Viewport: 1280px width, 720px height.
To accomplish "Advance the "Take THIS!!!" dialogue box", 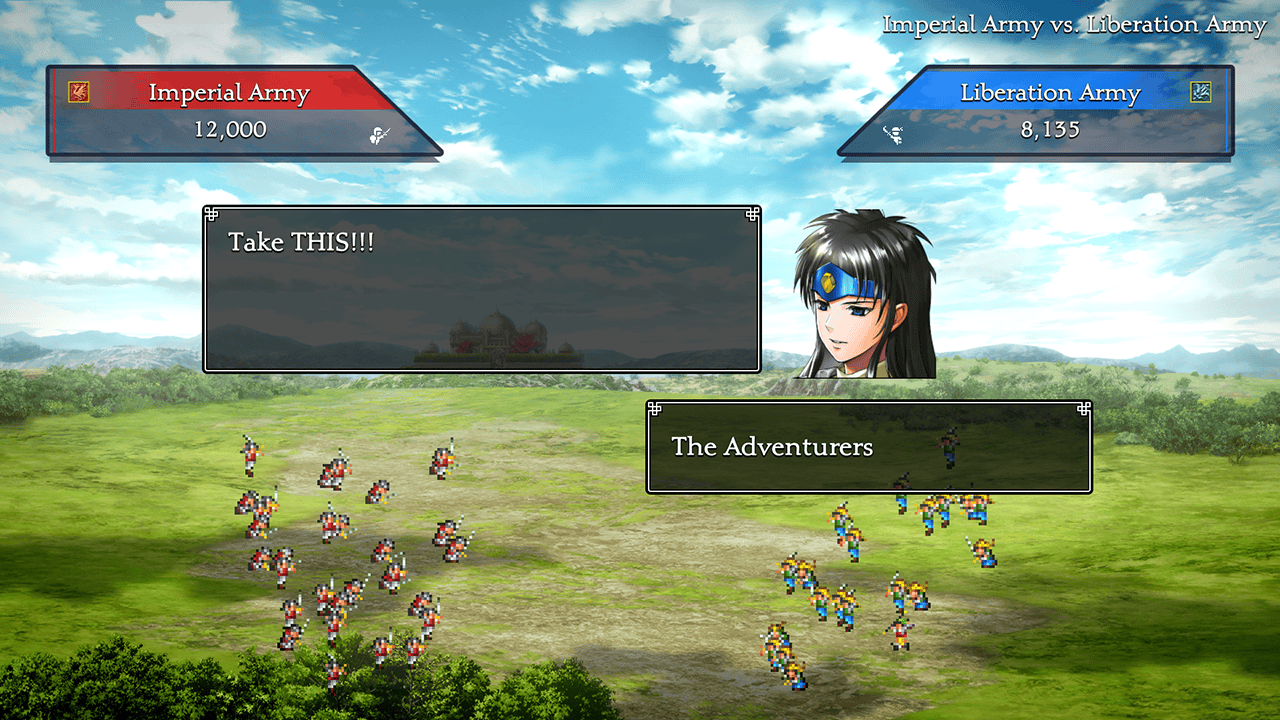I will [481, 289].
